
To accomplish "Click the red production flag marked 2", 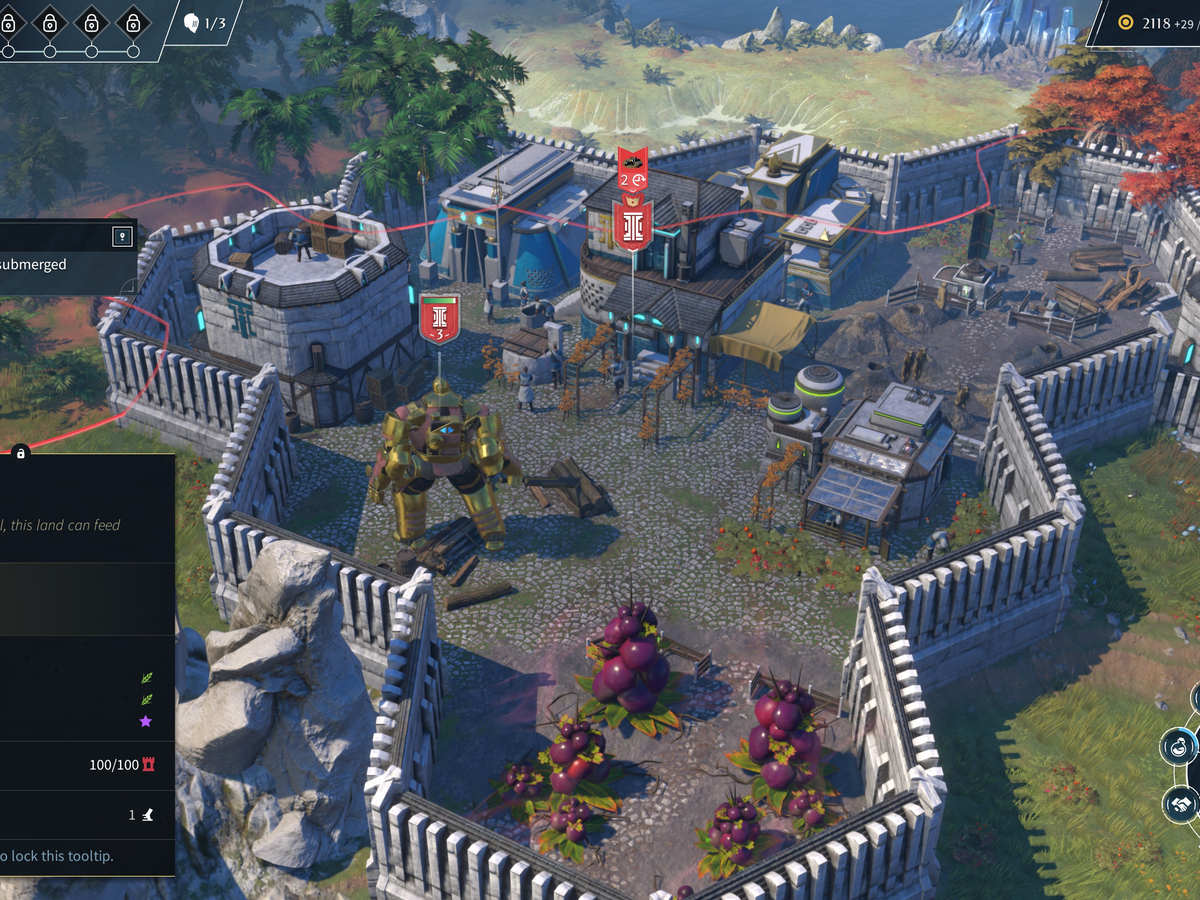I will pyautogui.click(x=632, y=168).
